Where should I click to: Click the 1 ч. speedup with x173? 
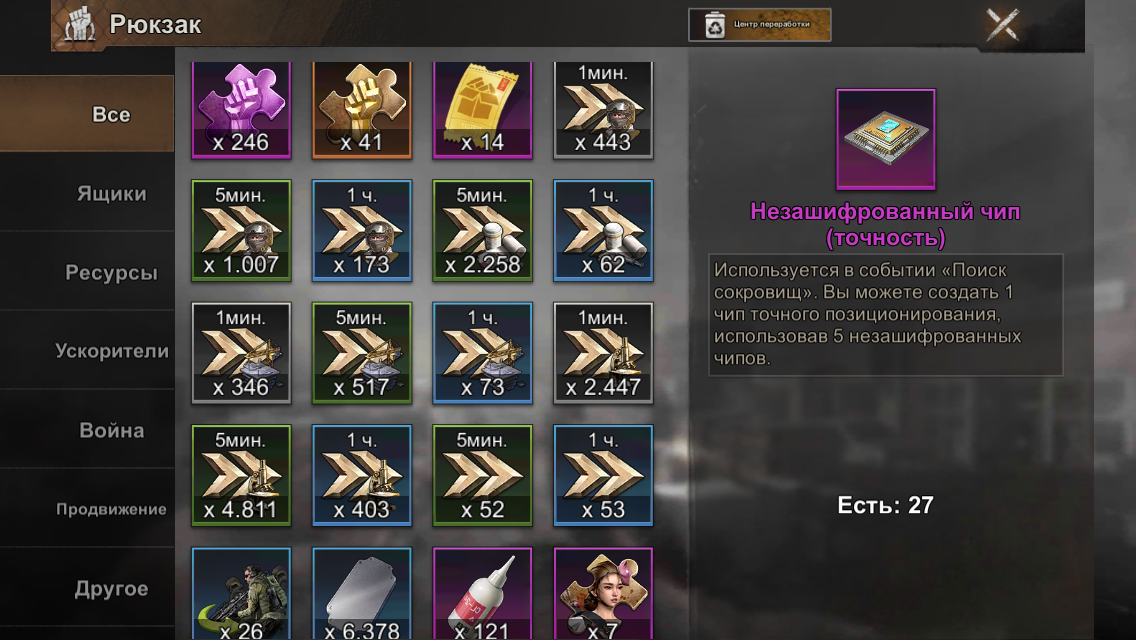pyautogui.click(x=362, y=230)
